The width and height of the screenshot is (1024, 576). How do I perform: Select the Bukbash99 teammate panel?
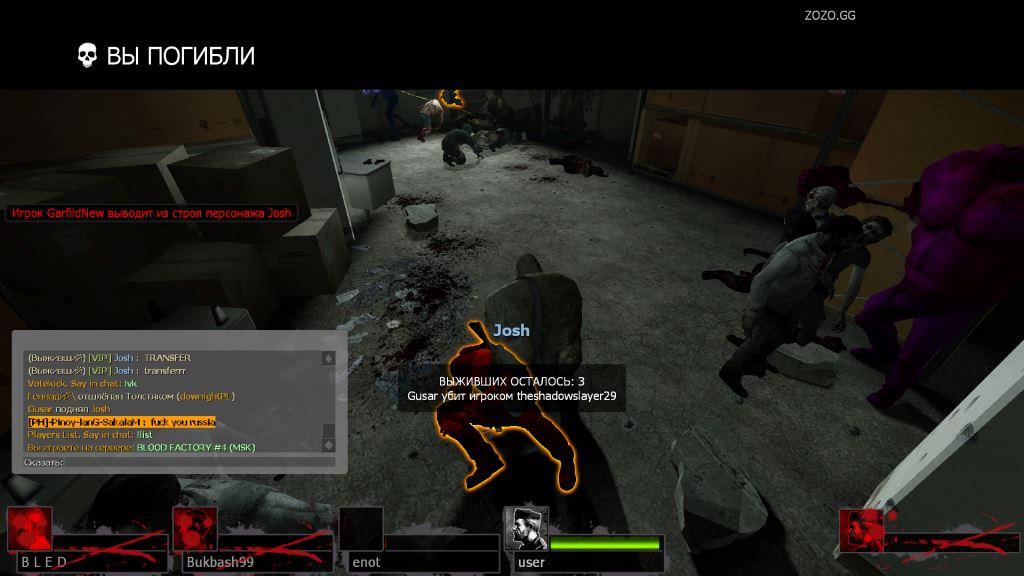(x=251, y=541)
